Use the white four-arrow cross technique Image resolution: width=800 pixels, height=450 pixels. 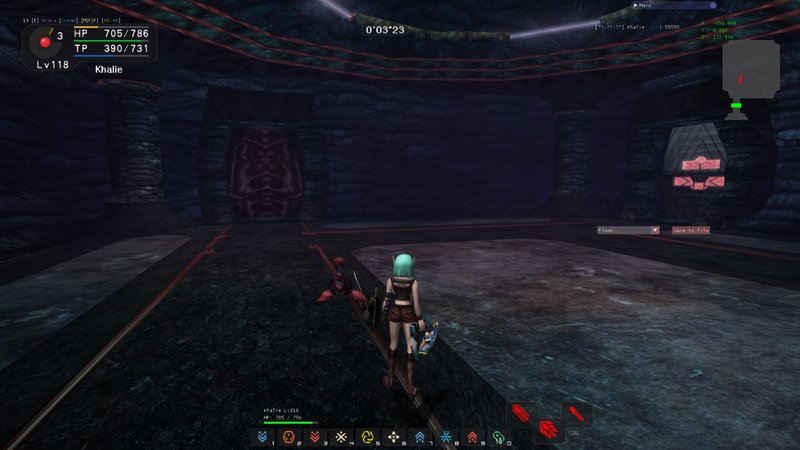click(x=394, y=436)
